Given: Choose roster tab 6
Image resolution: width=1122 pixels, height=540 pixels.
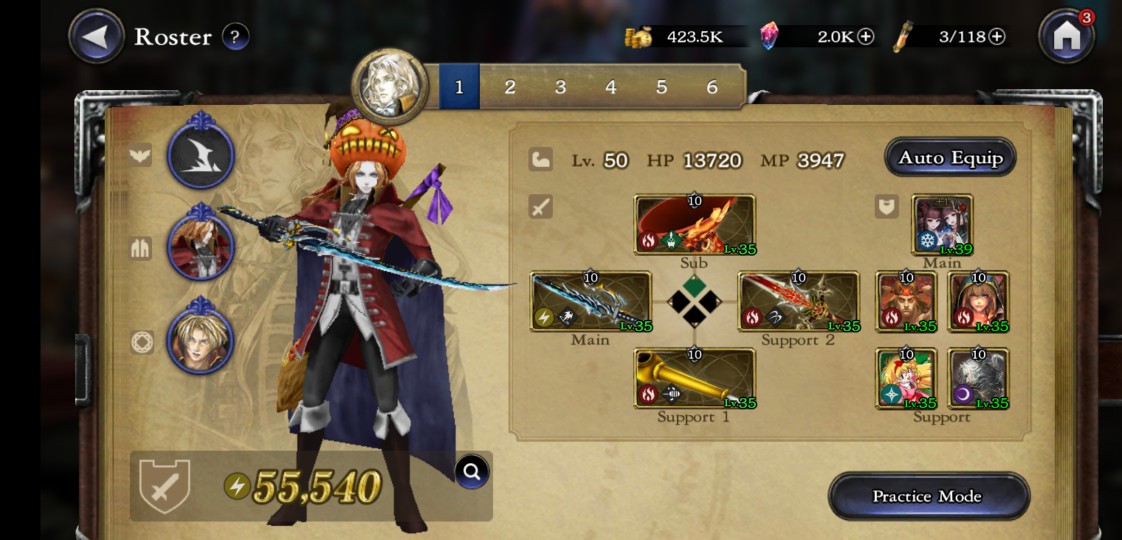Looking at the screenshot, I should click(x=712, y=87).
